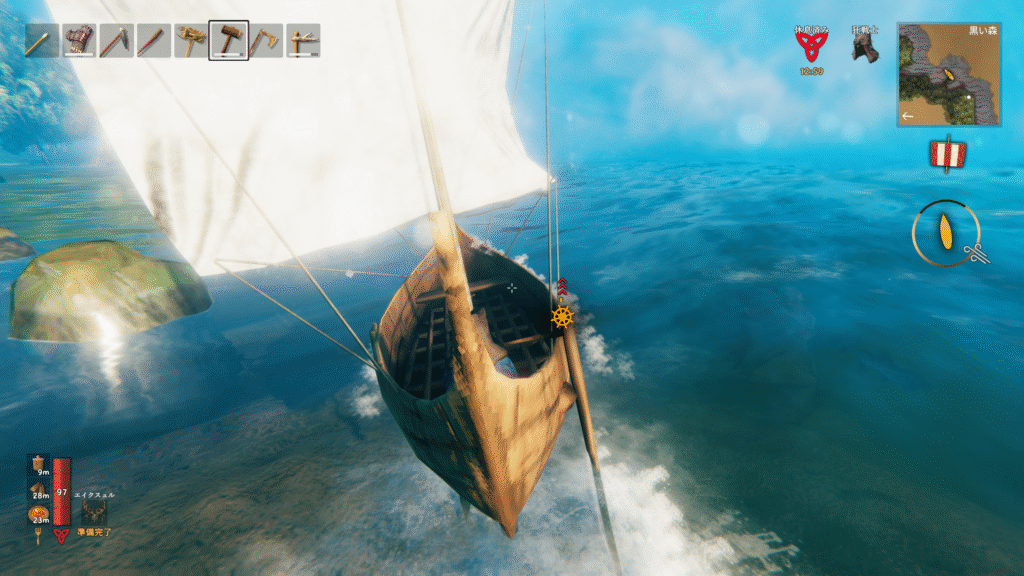Click the red striped sail indicator
Image resolution: width=1024 pixels, height=576 pixels.
coord(945,154)
